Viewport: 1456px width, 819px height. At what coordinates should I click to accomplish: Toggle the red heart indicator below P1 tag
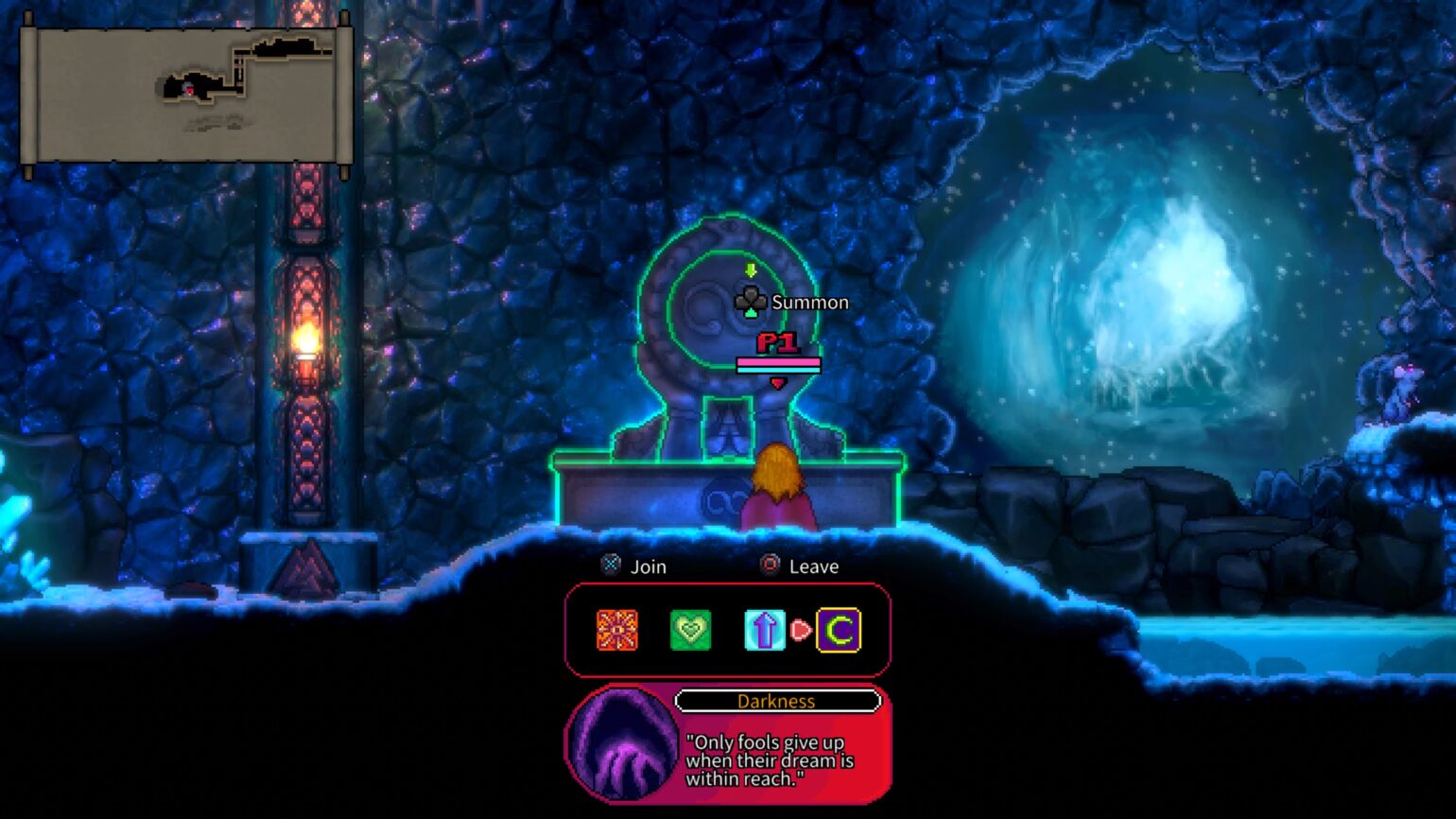pyautogui.click(x=777, y=384)
